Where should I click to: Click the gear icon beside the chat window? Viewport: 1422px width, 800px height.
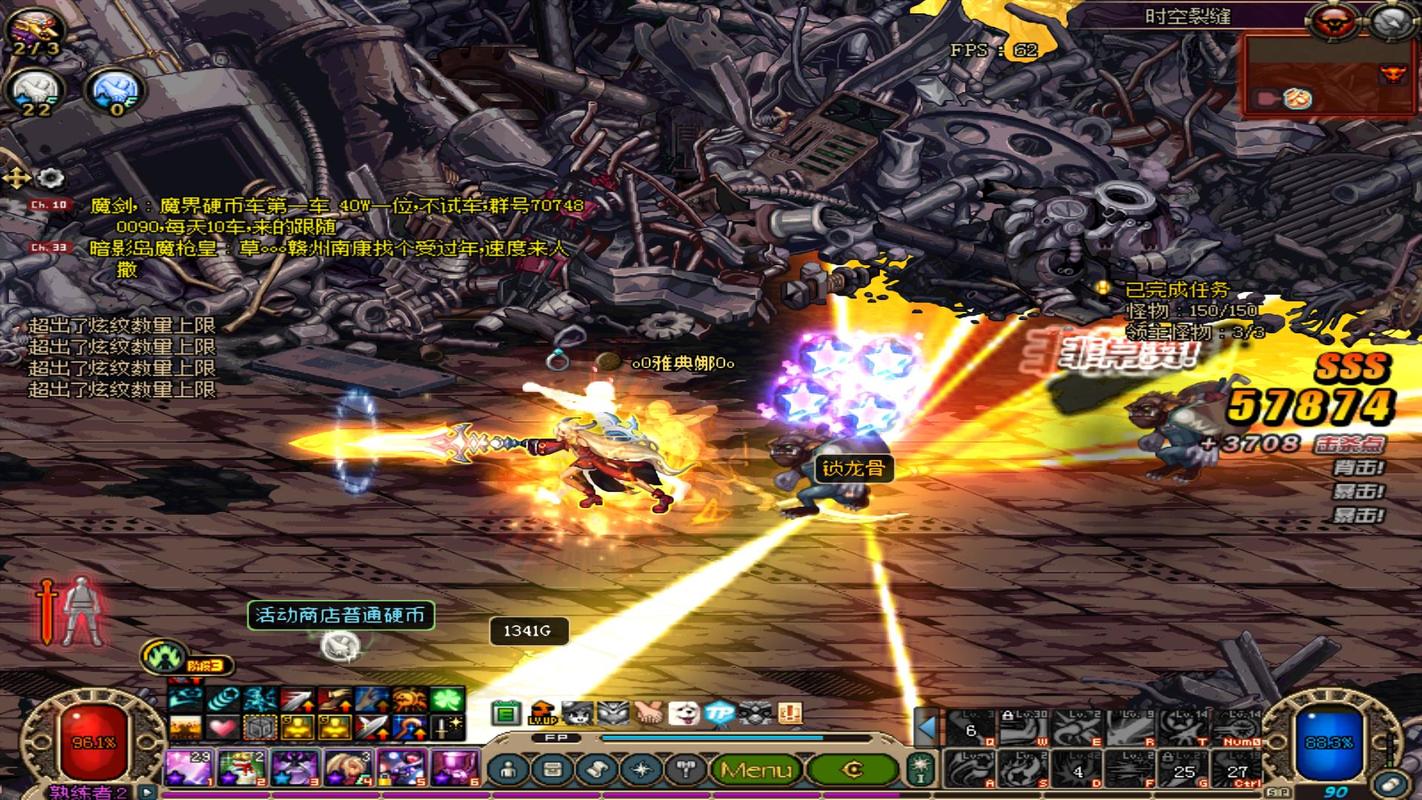point(50,178)
